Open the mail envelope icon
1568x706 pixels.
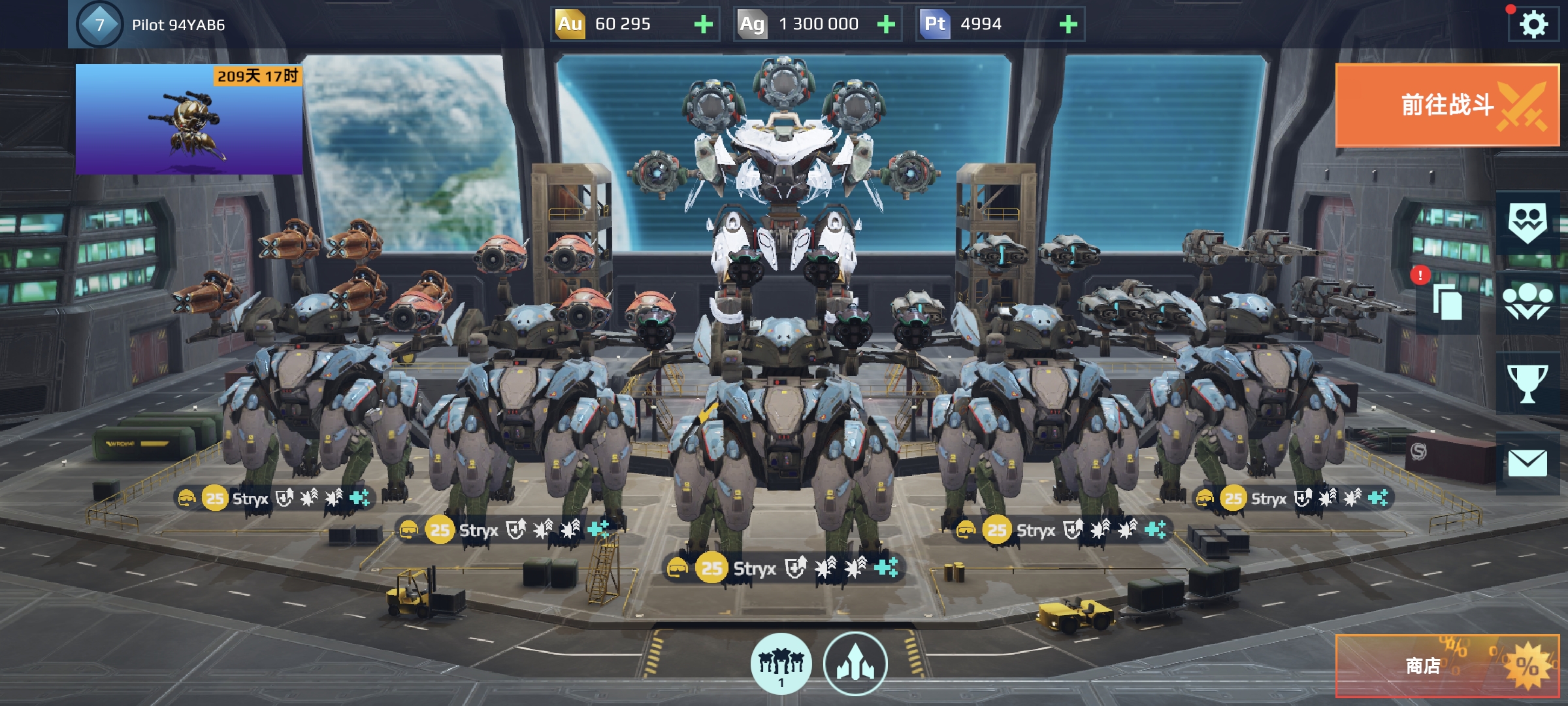pos(1527,463)
